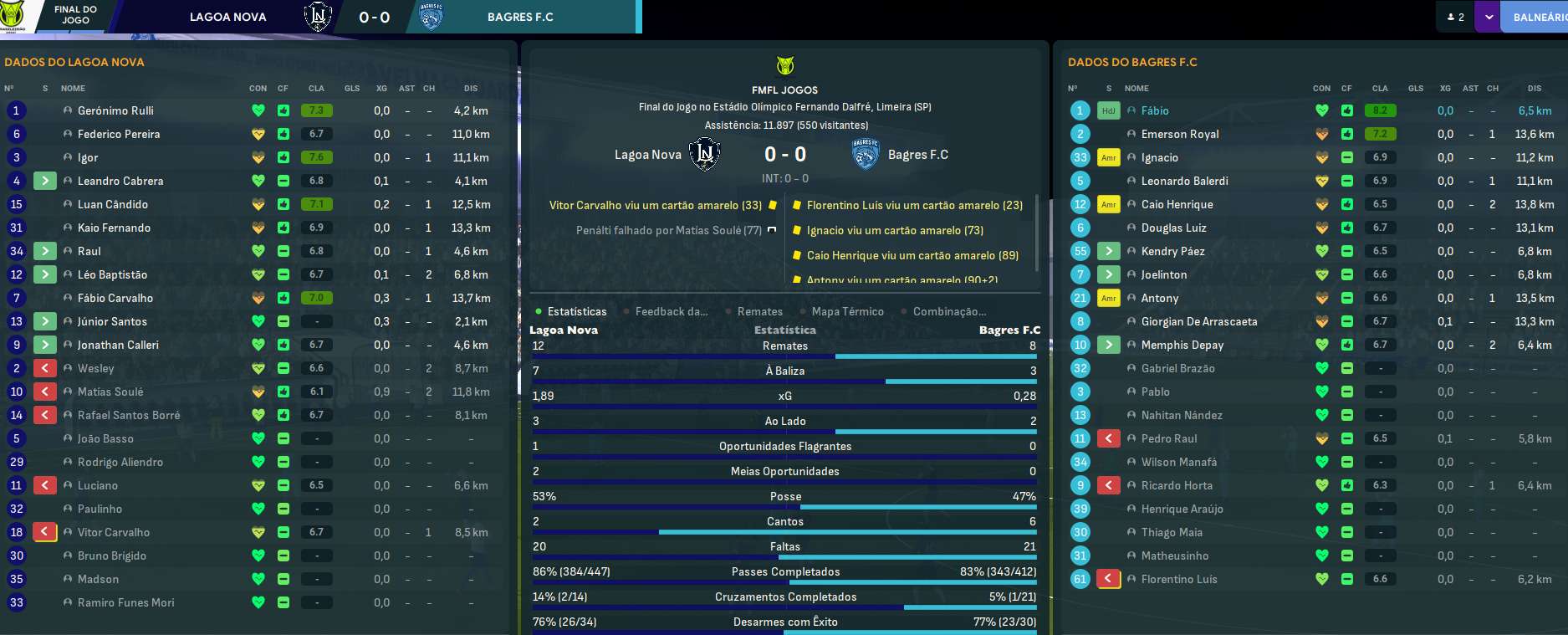Screen dimensions: 1568x635
Task: View Giorgian De Arrascaeta's profile
Action: pos(1198,321)
